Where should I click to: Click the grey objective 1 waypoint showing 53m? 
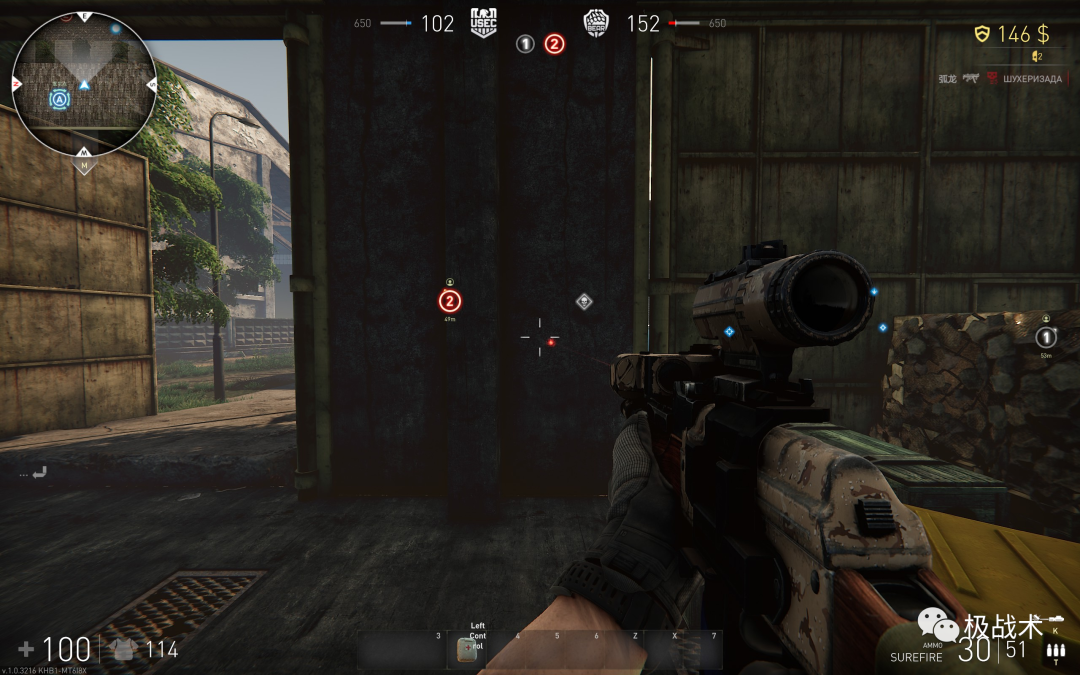(1046, 337)
